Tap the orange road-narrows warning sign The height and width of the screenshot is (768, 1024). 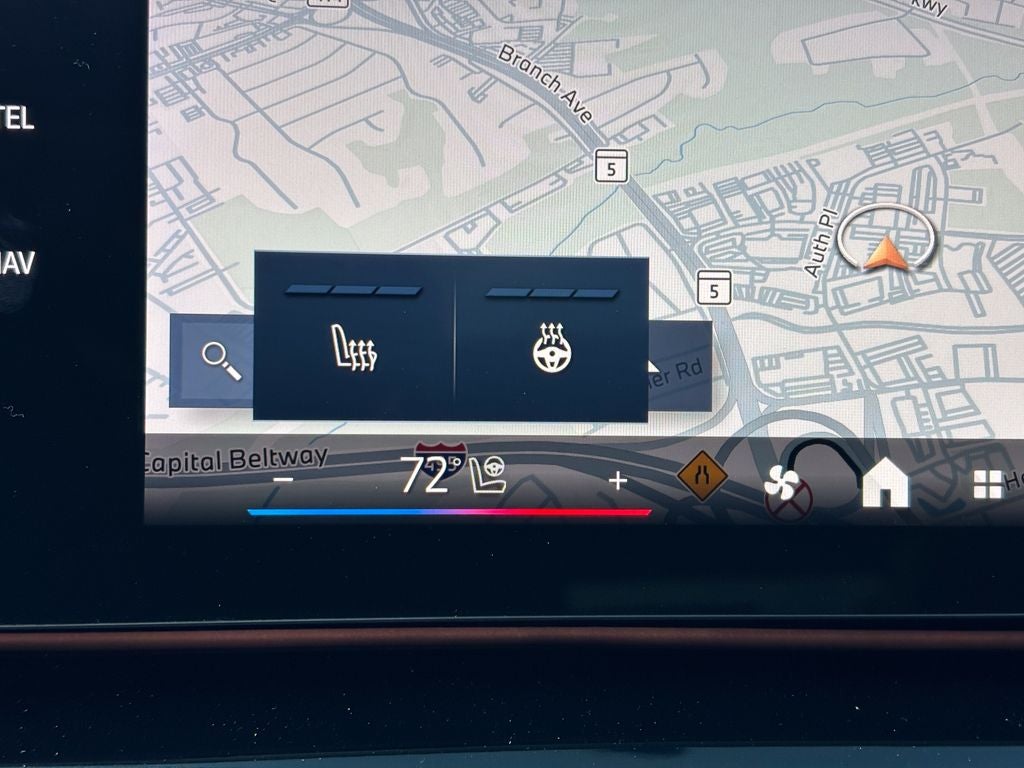click(x=702, y=476)
